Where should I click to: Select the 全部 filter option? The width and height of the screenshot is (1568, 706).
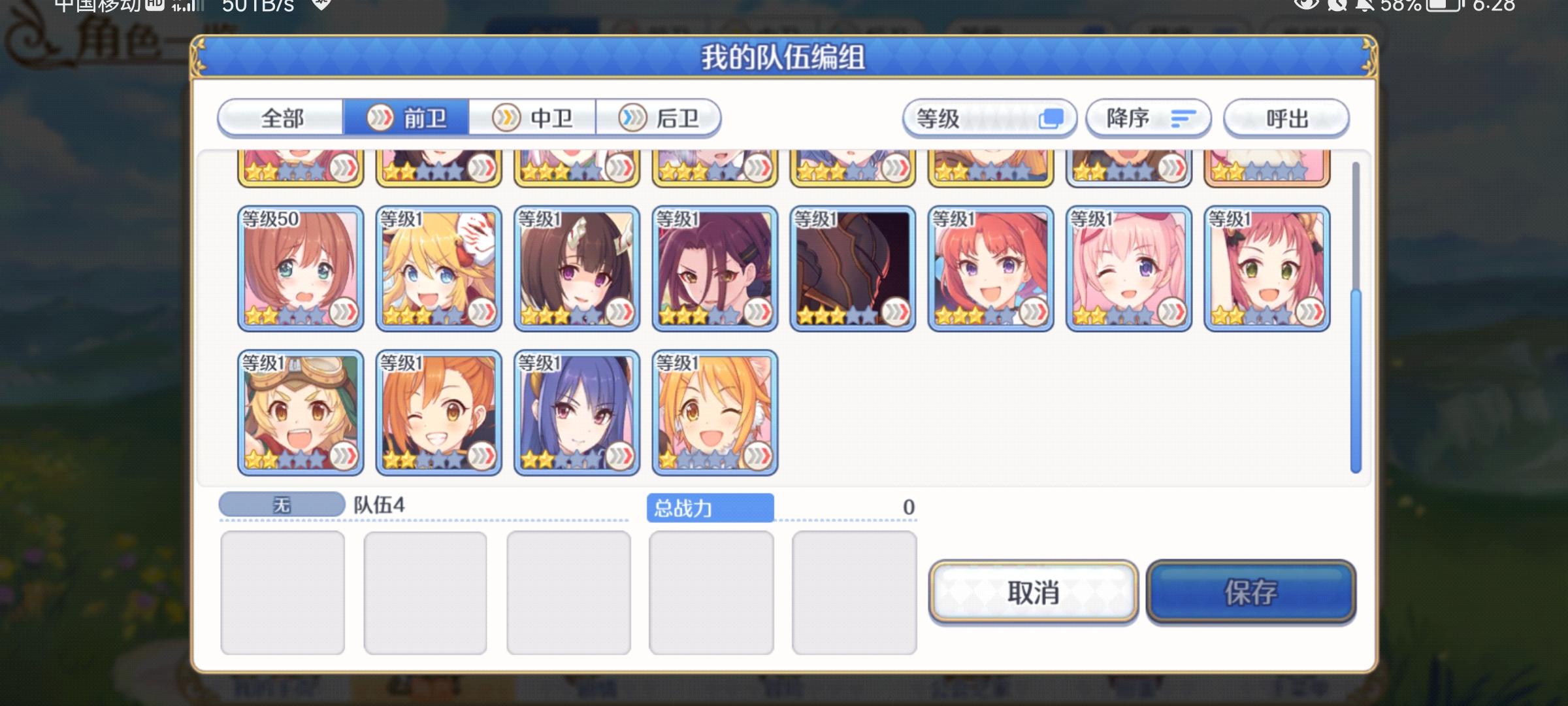point(282,118)
